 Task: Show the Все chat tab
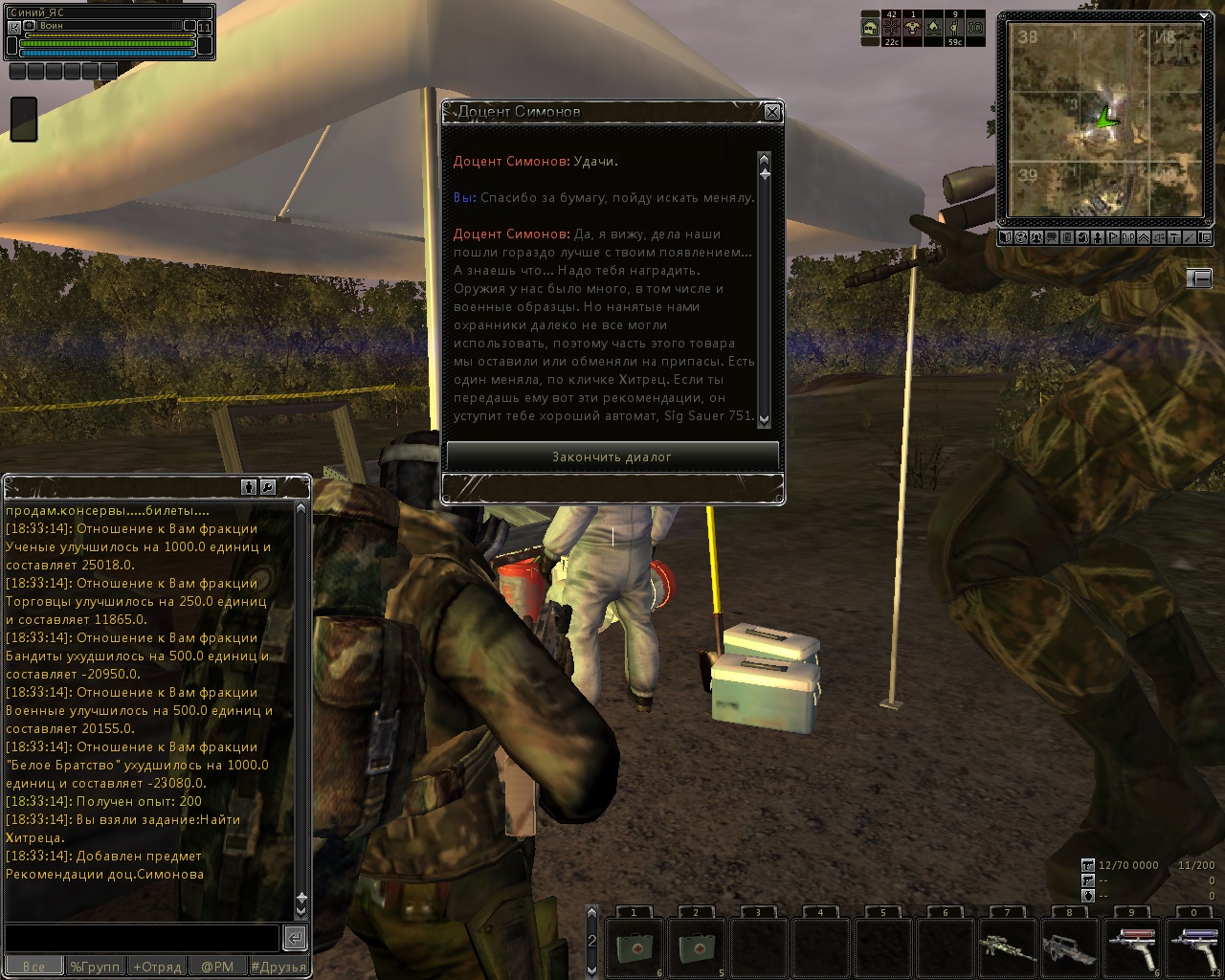33,967
